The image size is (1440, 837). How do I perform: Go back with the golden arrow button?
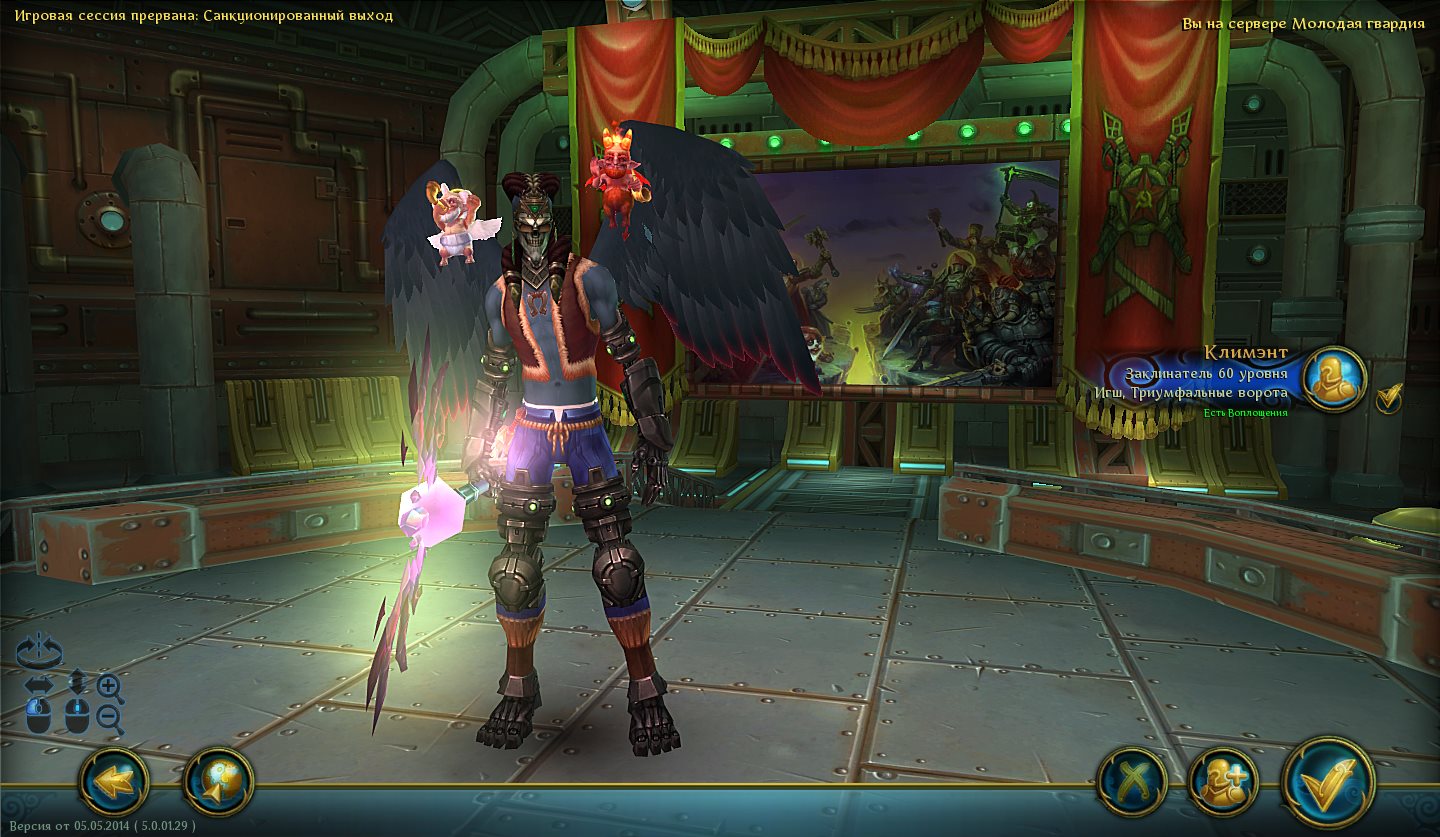click(x=114, y=781)
